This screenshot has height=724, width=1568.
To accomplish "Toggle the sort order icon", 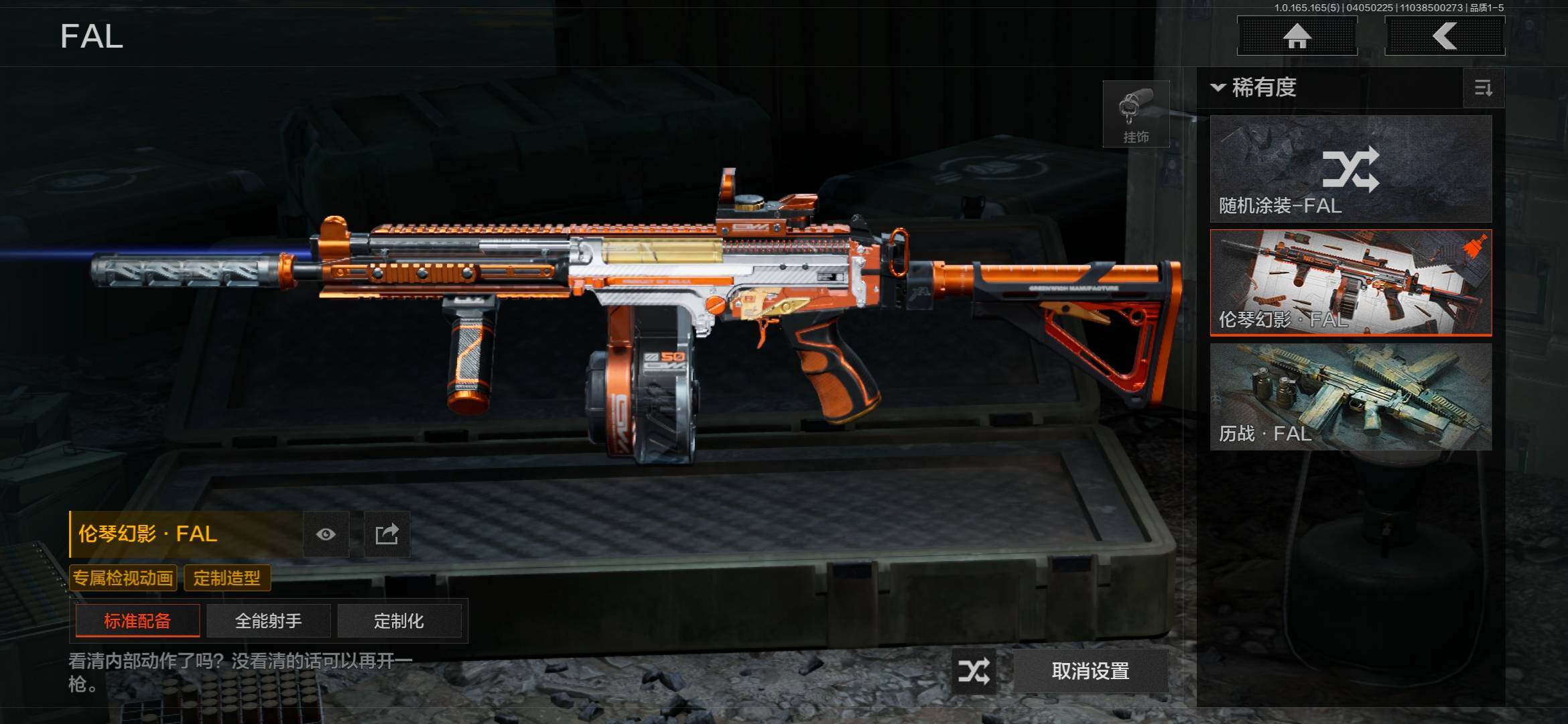I will click(x=1484, y=88).
